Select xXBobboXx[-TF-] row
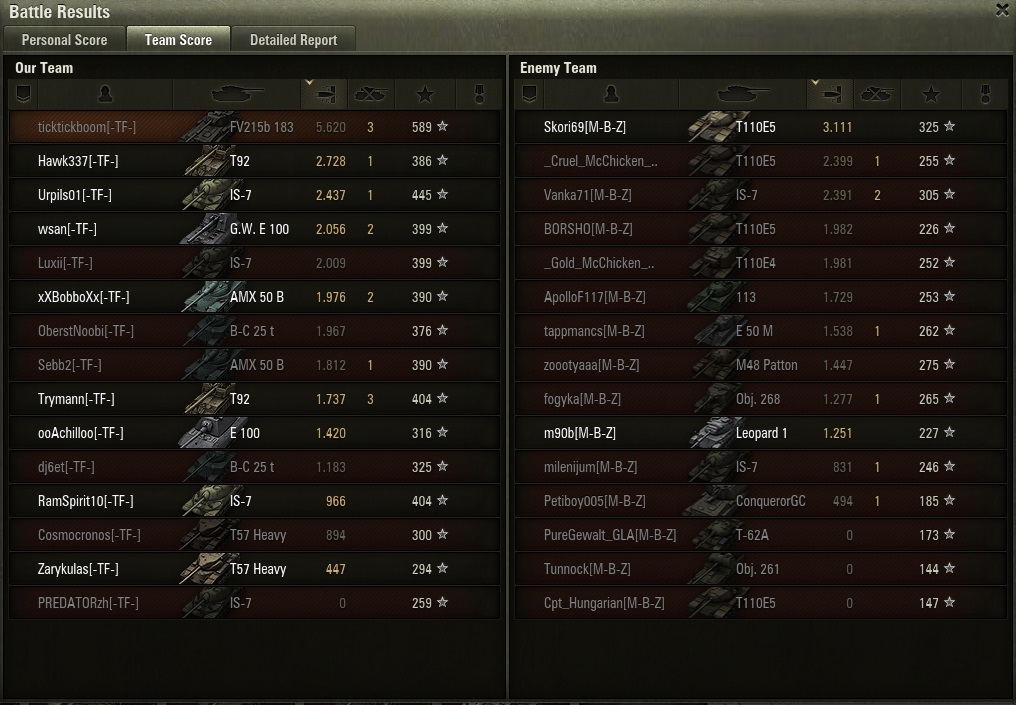1016x705 pixels. [x=83, y=297]
